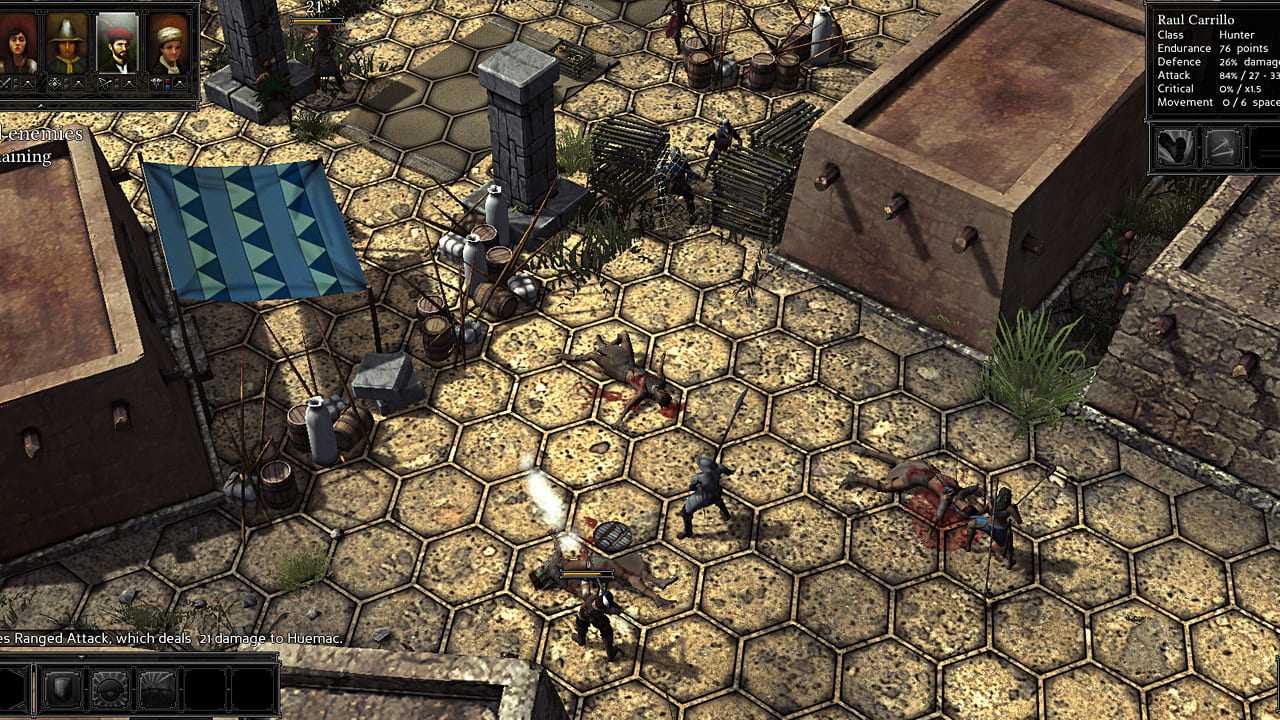Select the portrait of the woman with dark hair
This screenshot has height=720, width=1280.
pyautogui.click(x=19, y=42)
